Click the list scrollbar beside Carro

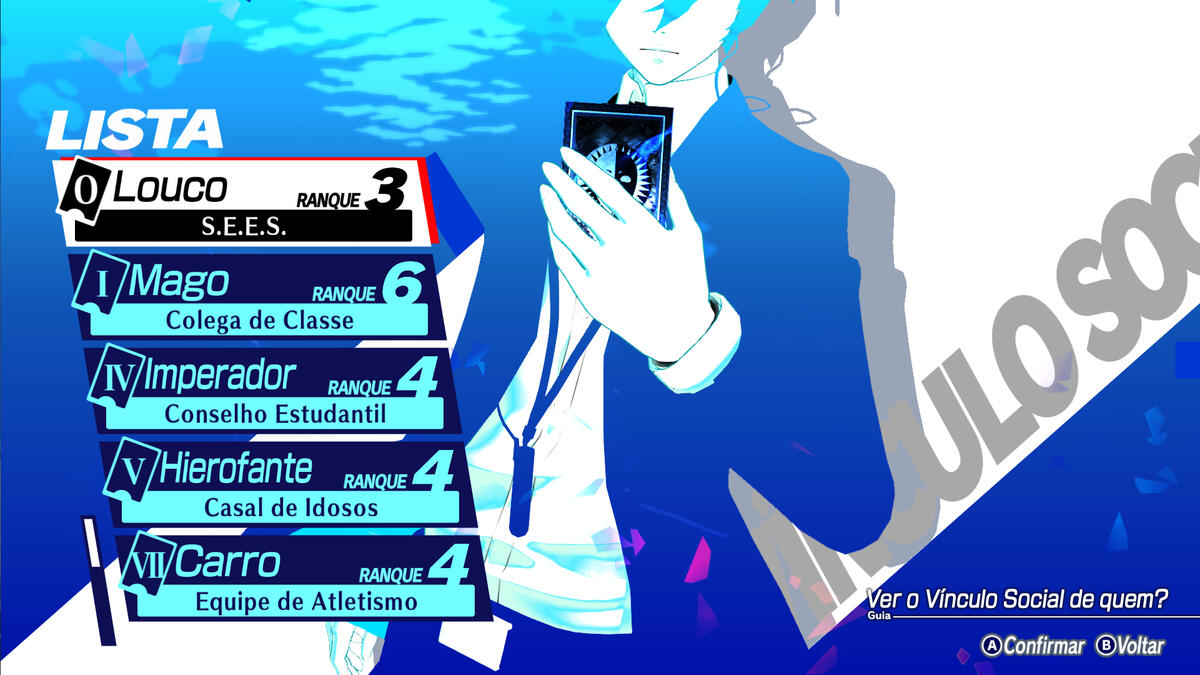[94, 580]
